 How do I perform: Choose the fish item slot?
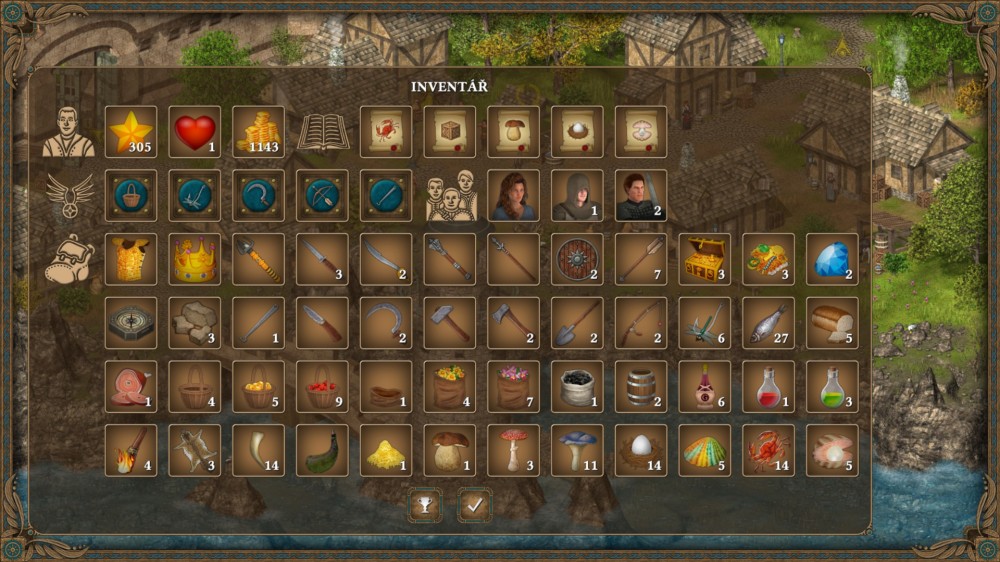point(768,323)
